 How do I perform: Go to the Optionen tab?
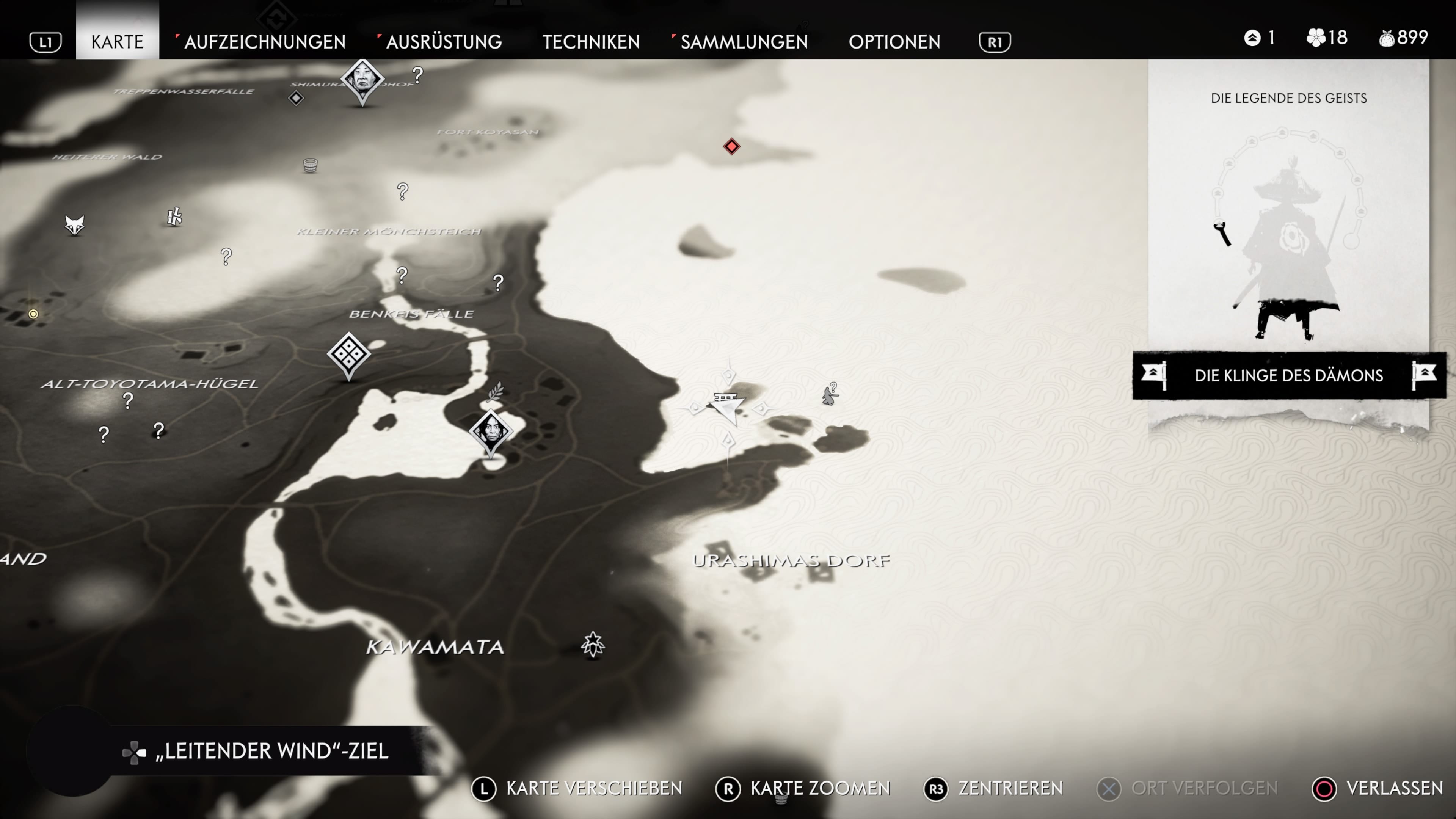[x=894, y=42]
